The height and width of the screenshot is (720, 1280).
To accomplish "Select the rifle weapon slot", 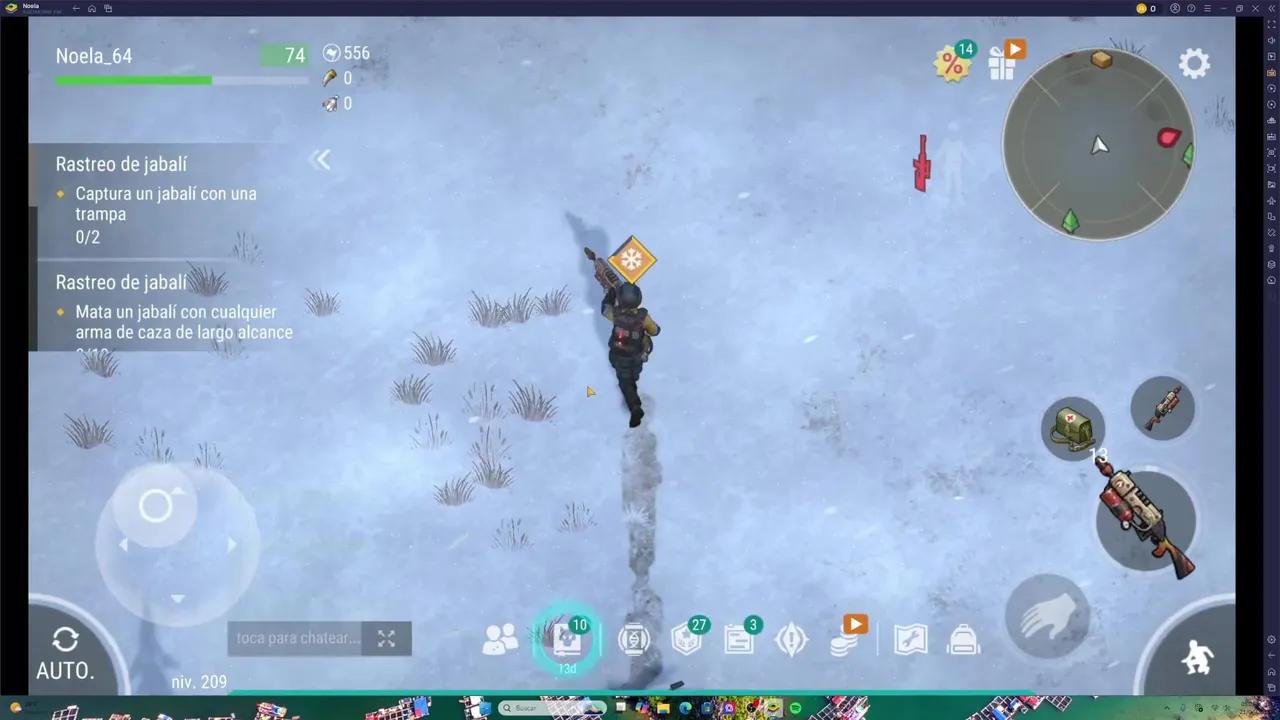I will click(x=1161, y=409).
